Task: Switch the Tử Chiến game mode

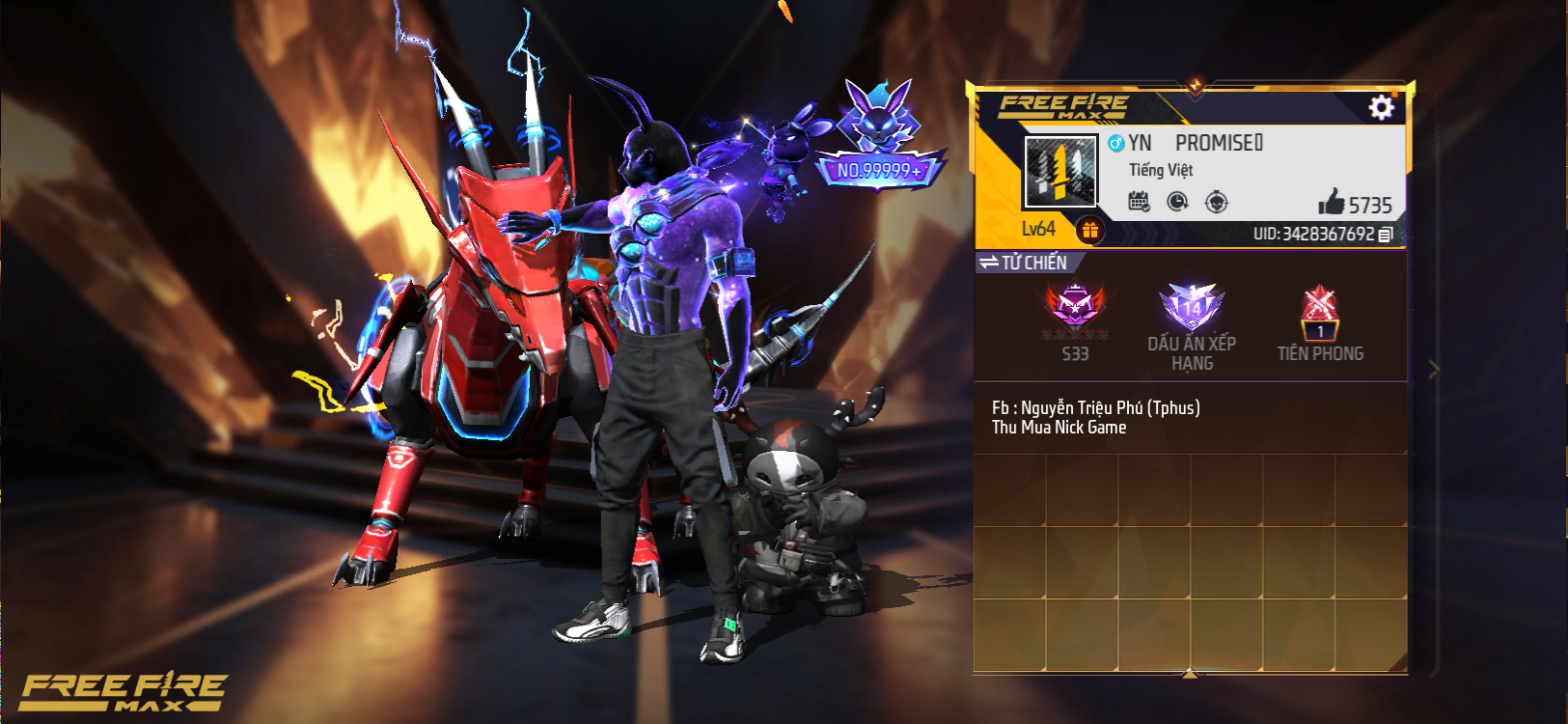Action: tap(1024, 263)
